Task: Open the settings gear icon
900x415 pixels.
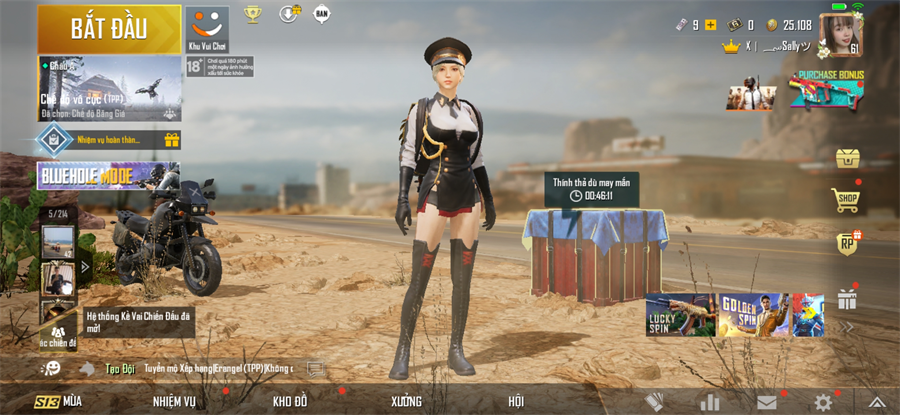Action: pos(823,402)
